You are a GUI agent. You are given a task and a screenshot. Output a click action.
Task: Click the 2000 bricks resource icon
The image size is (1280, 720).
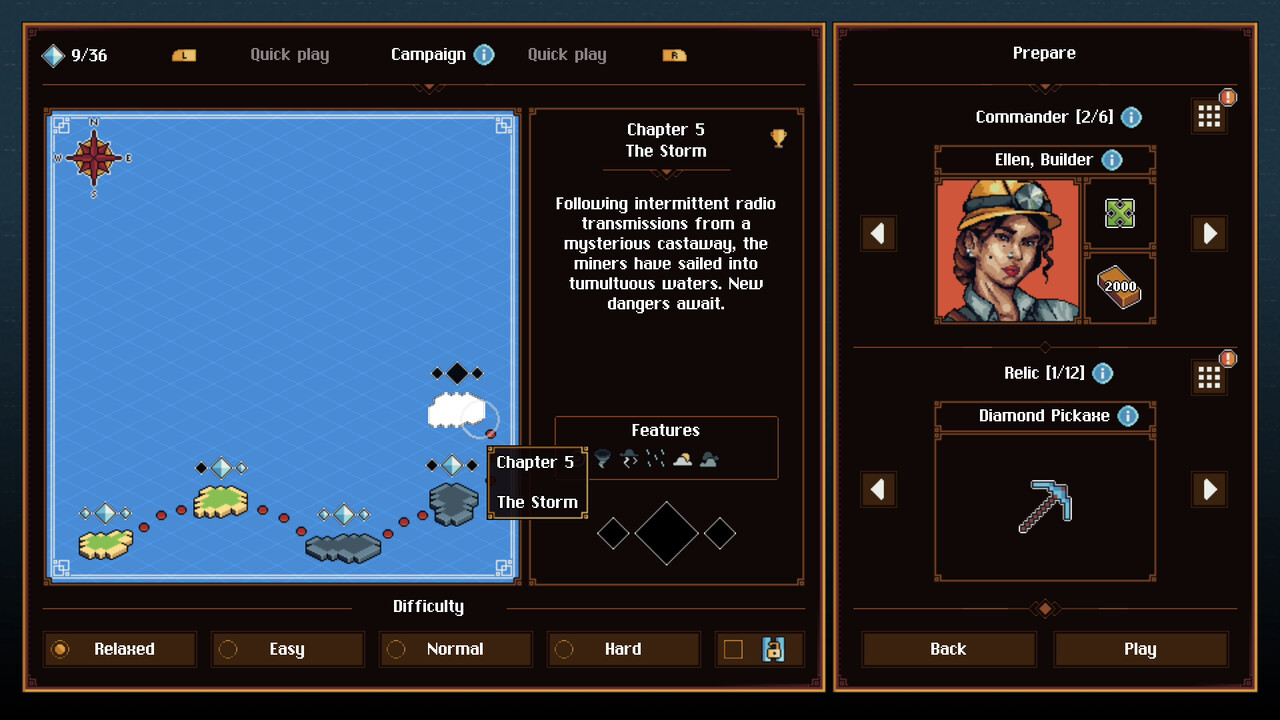point(1120,288)
